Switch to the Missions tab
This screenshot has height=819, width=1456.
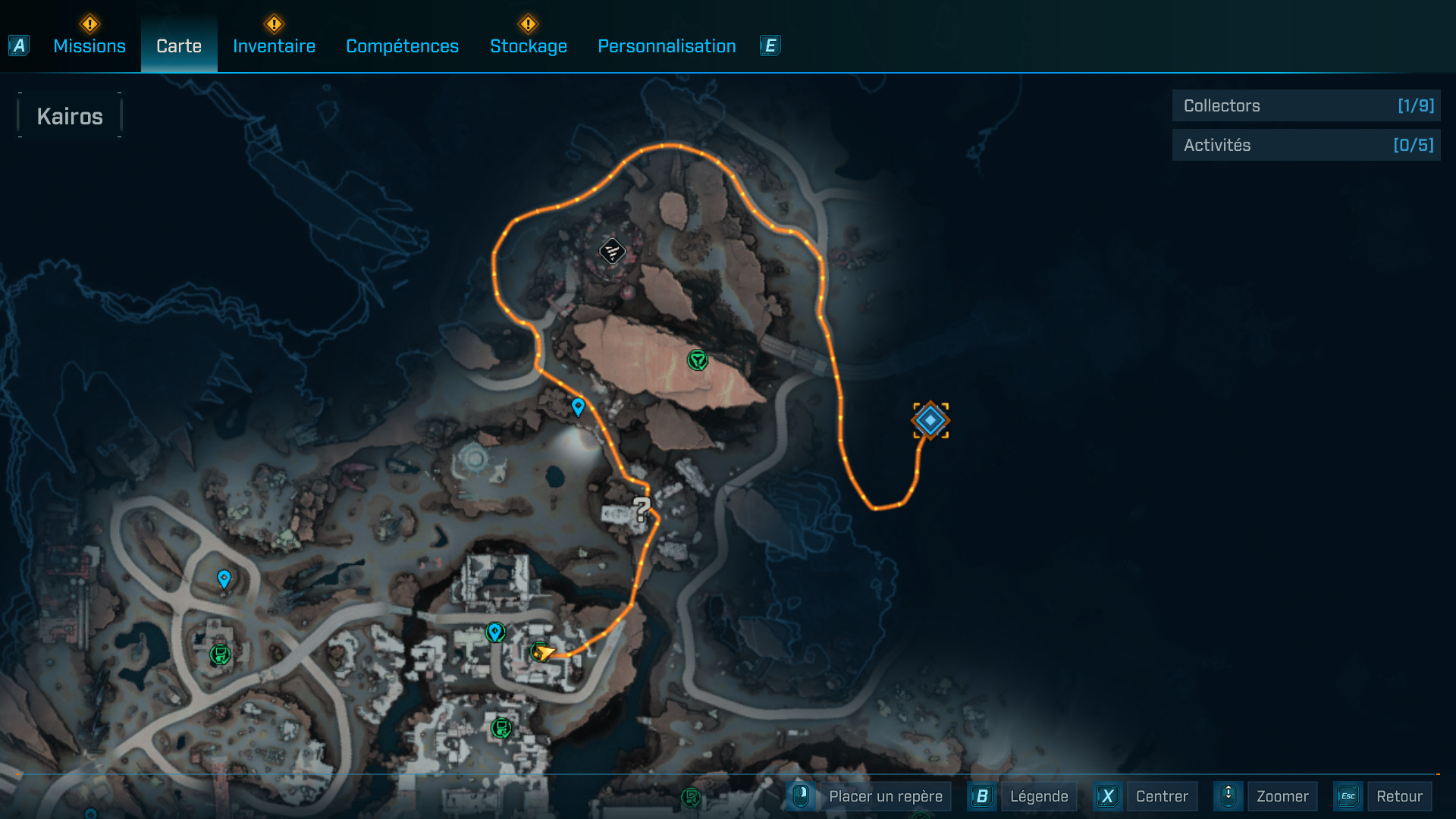[x=89, y=46]
